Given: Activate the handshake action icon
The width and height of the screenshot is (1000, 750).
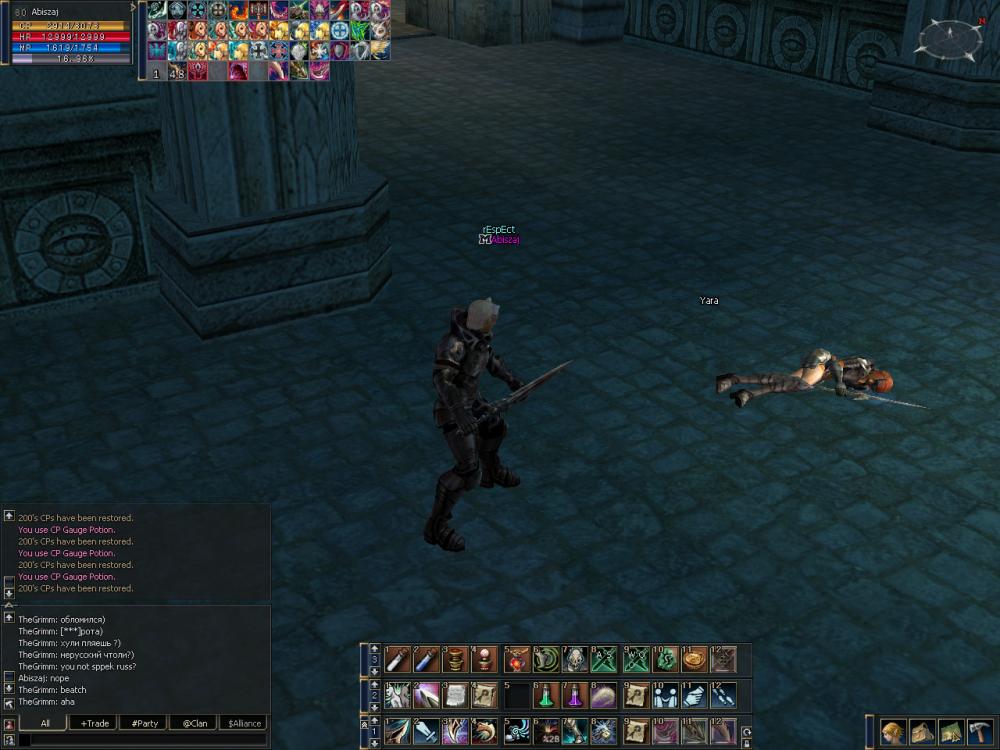Looking at the screenshot, I should pyautogui.click(x=664, y=695).
